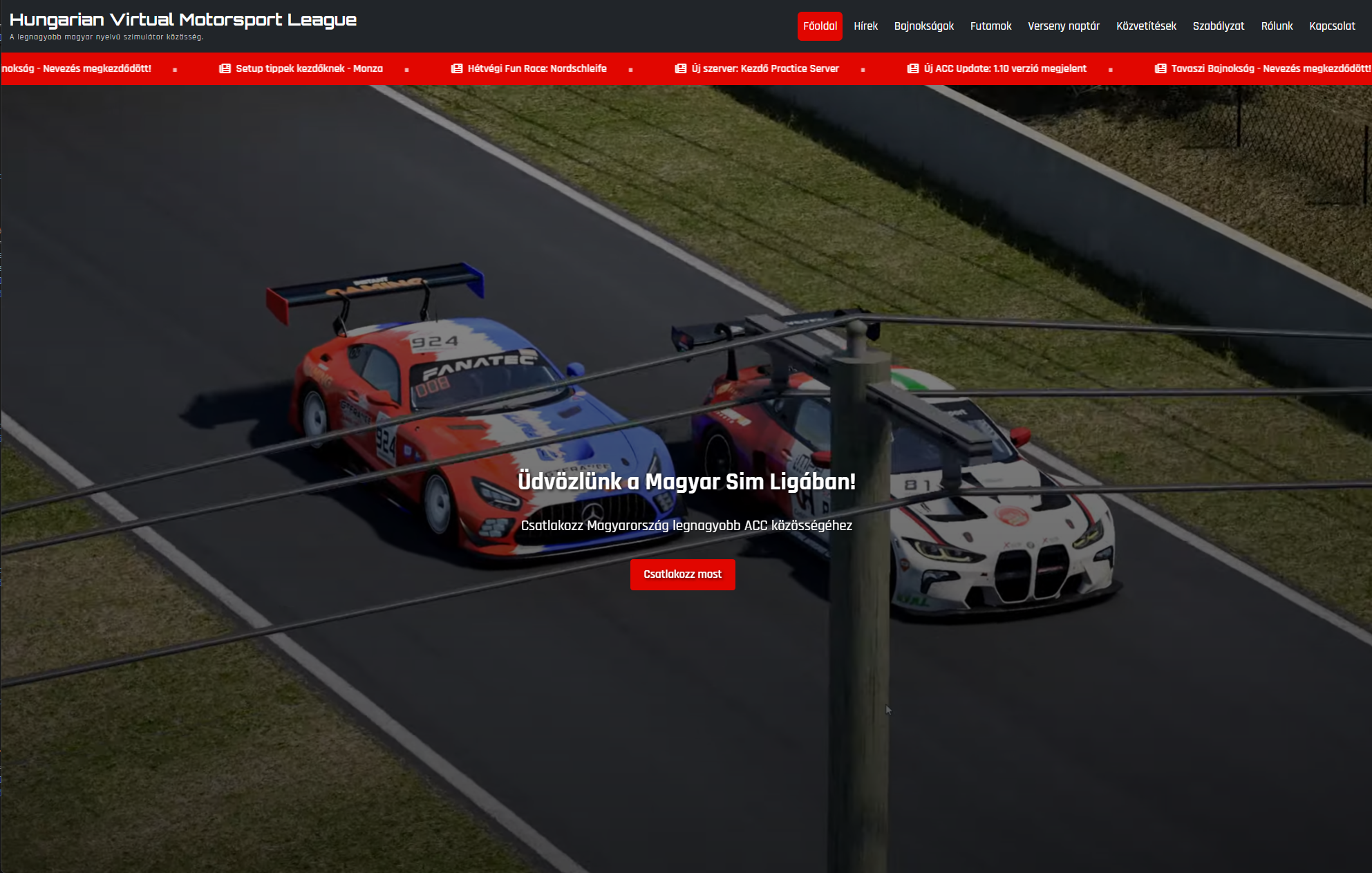Read the Hétvégi Fun Race: Nordschleife item
1372x873 pixels.
pyautogui.click(x=536, y=68)
